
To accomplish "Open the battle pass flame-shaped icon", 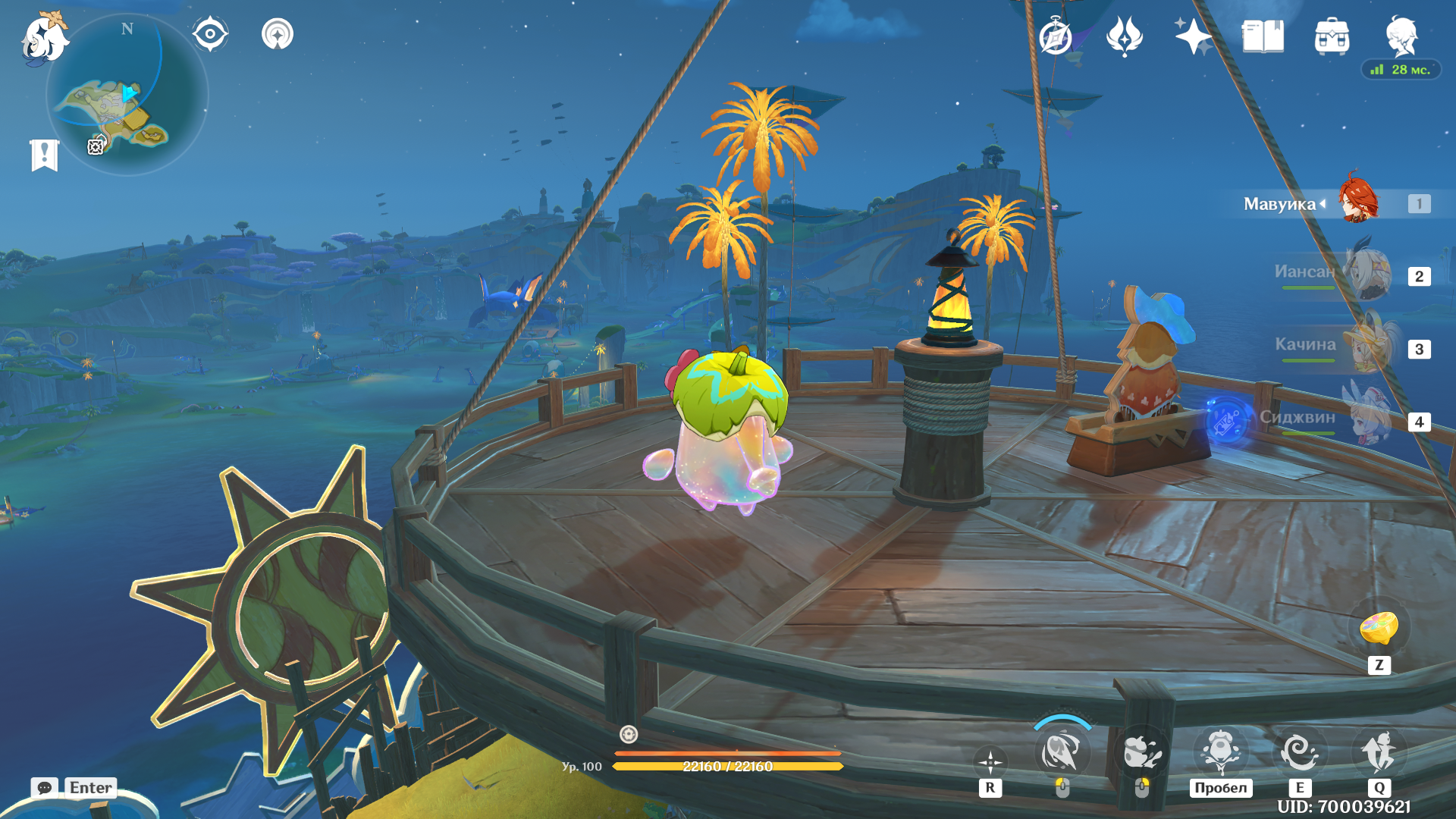I will pos(1125,36).
